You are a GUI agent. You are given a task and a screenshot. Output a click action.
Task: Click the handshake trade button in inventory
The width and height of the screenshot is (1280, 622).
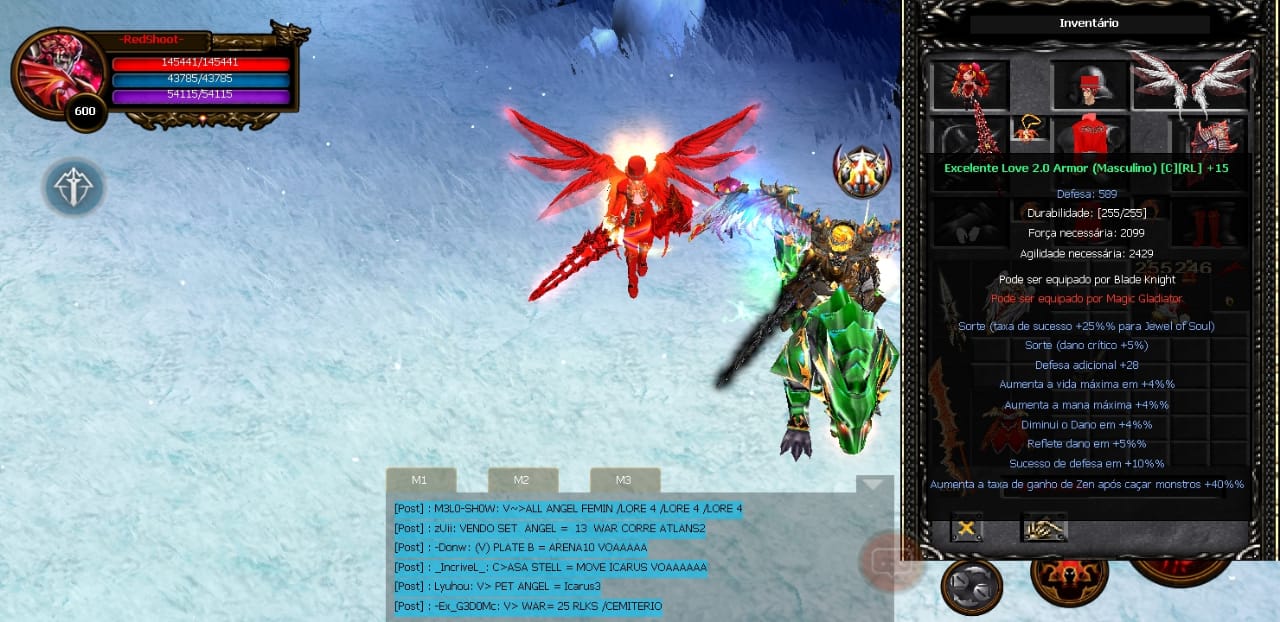pos(1044,527)
